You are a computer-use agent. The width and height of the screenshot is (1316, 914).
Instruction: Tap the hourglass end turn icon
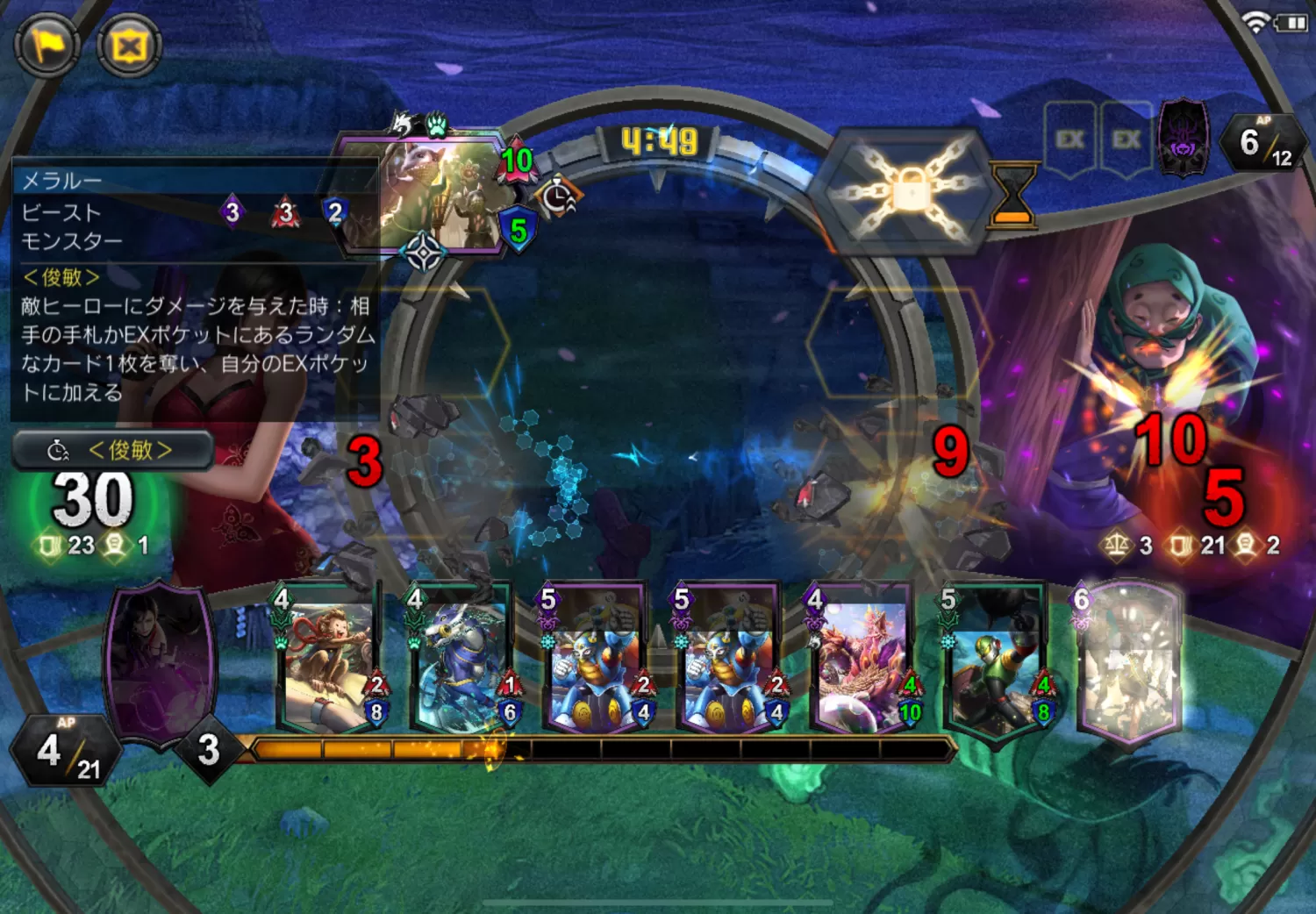(x=1012, y=195)
